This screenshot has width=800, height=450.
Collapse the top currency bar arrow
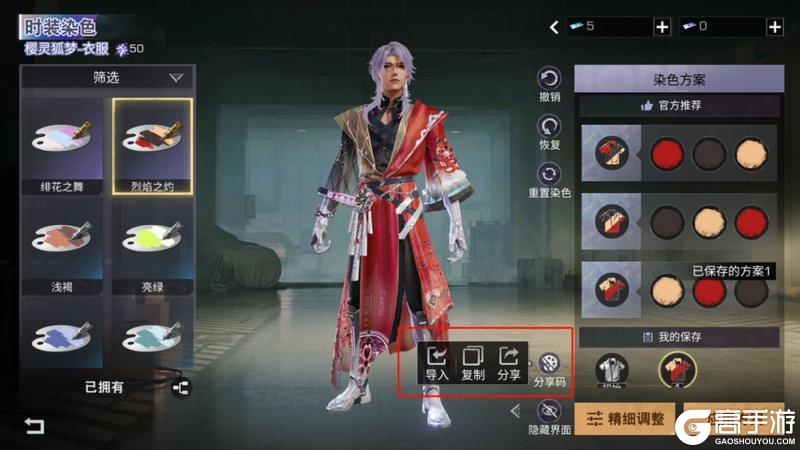(555, 27)
